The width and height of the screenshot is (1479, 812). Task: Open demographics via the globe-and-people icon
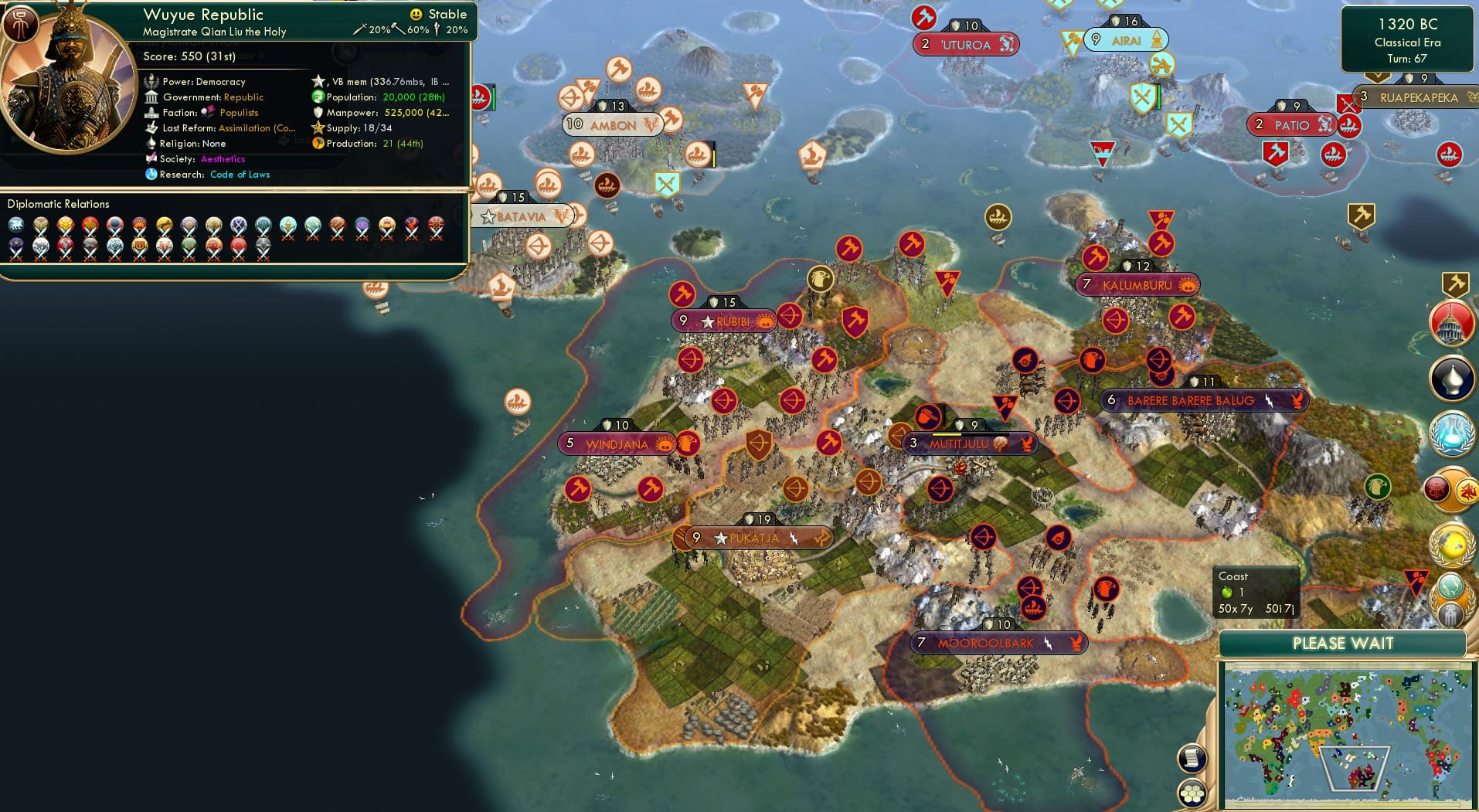tap(1453, 599)
